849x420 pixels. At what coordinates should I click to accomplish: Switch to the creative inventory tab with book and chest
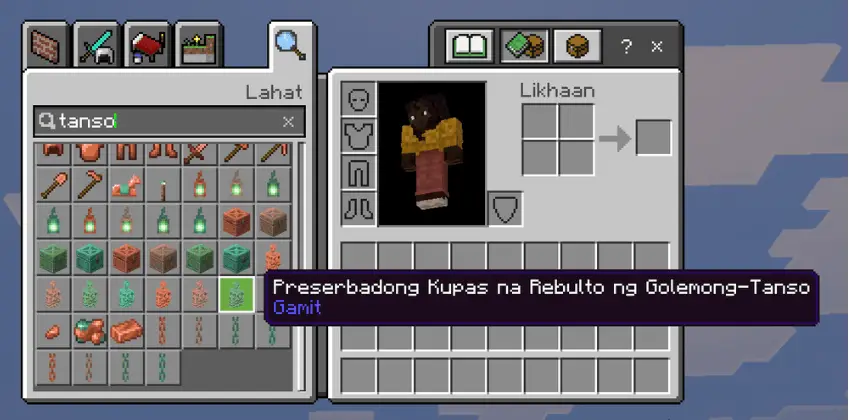(x=525, y=46)
